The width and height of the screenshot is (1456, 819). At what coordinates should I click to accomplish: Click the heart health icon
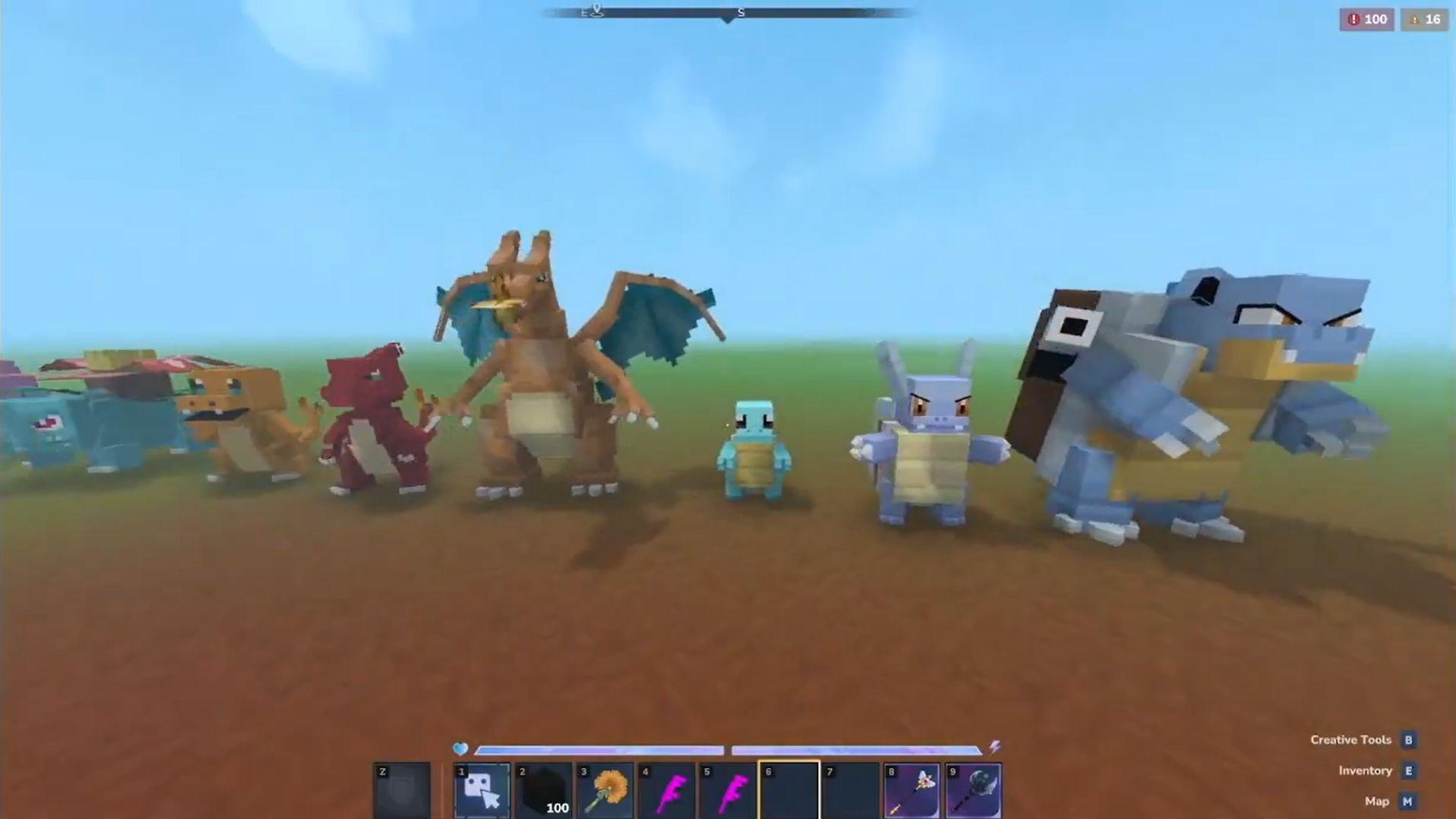click(460, 749)
